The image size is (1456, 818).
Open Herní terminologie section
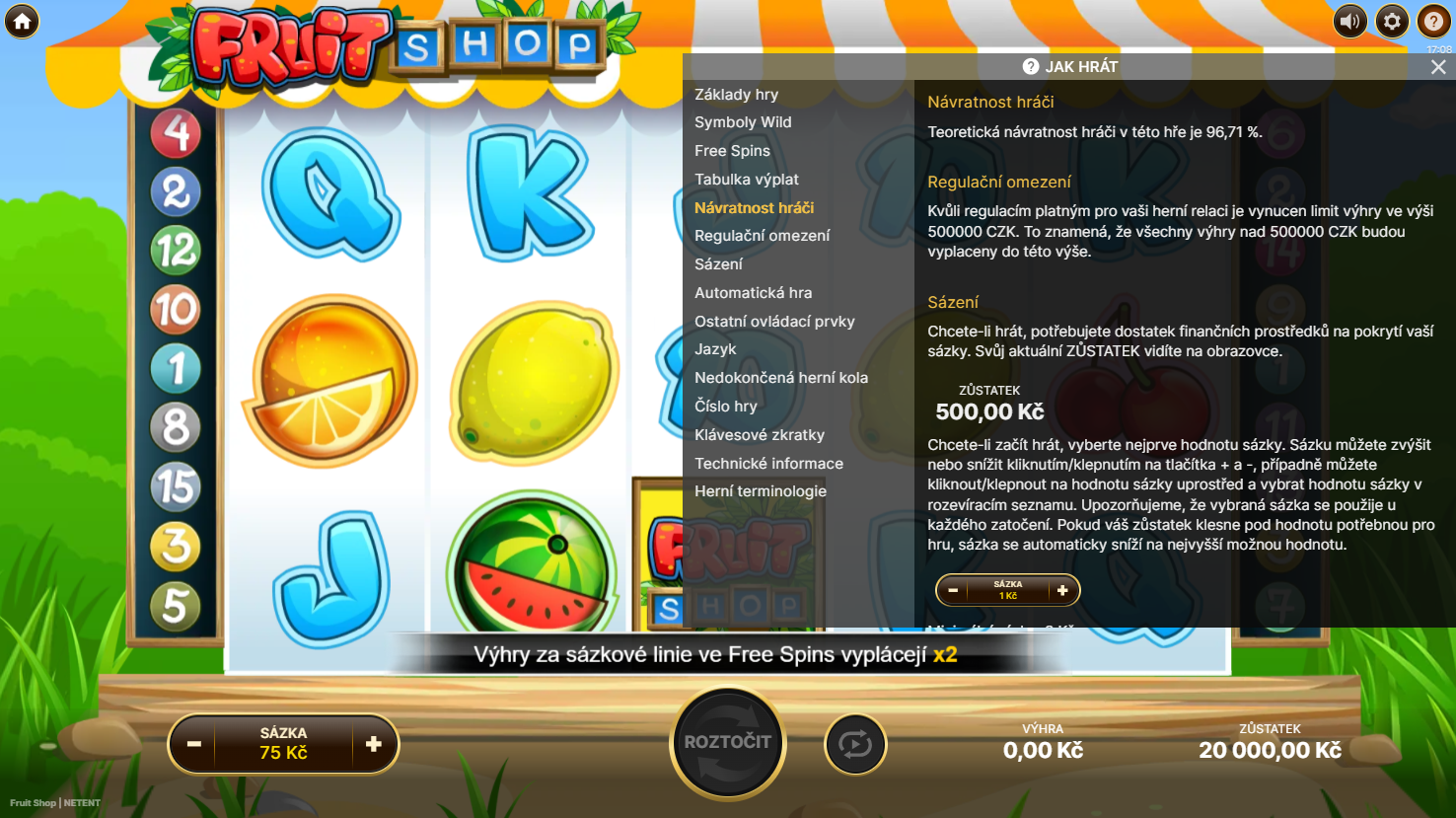[x=760, y=491]
